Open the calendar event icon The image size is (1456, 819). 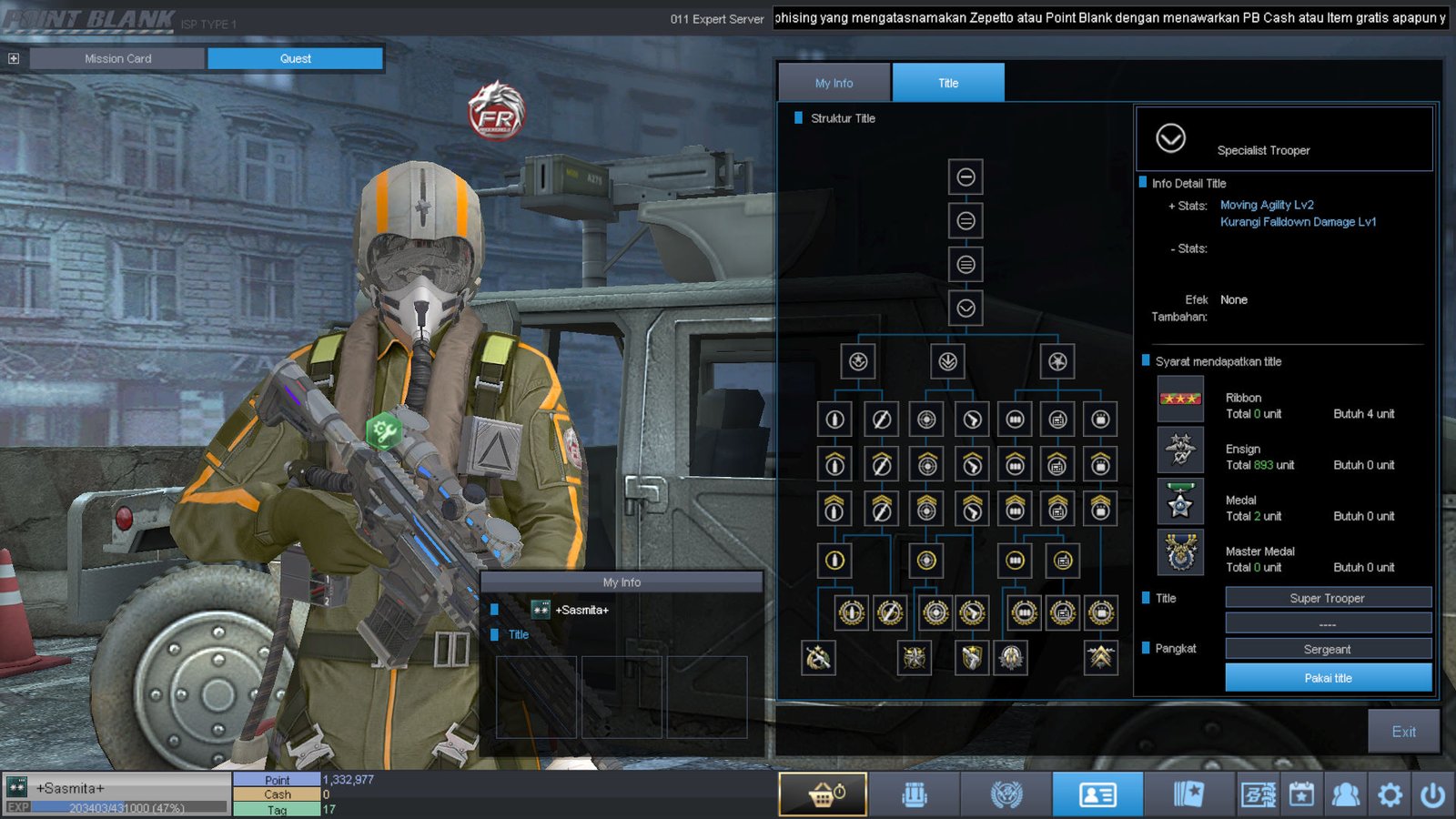[1301, 794]
